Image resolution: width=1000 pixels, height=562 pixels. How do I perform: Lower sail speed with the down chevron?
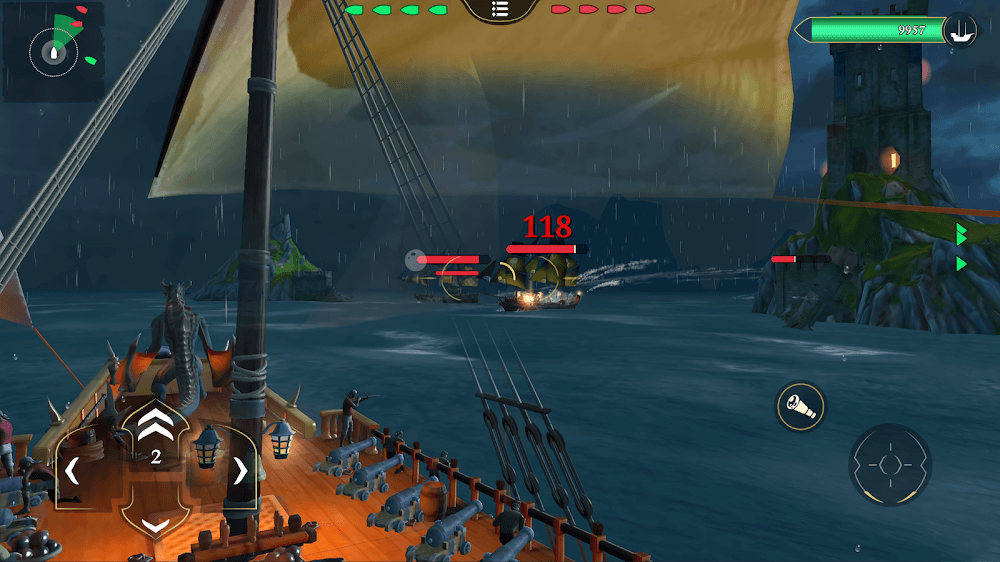(154, 524)
